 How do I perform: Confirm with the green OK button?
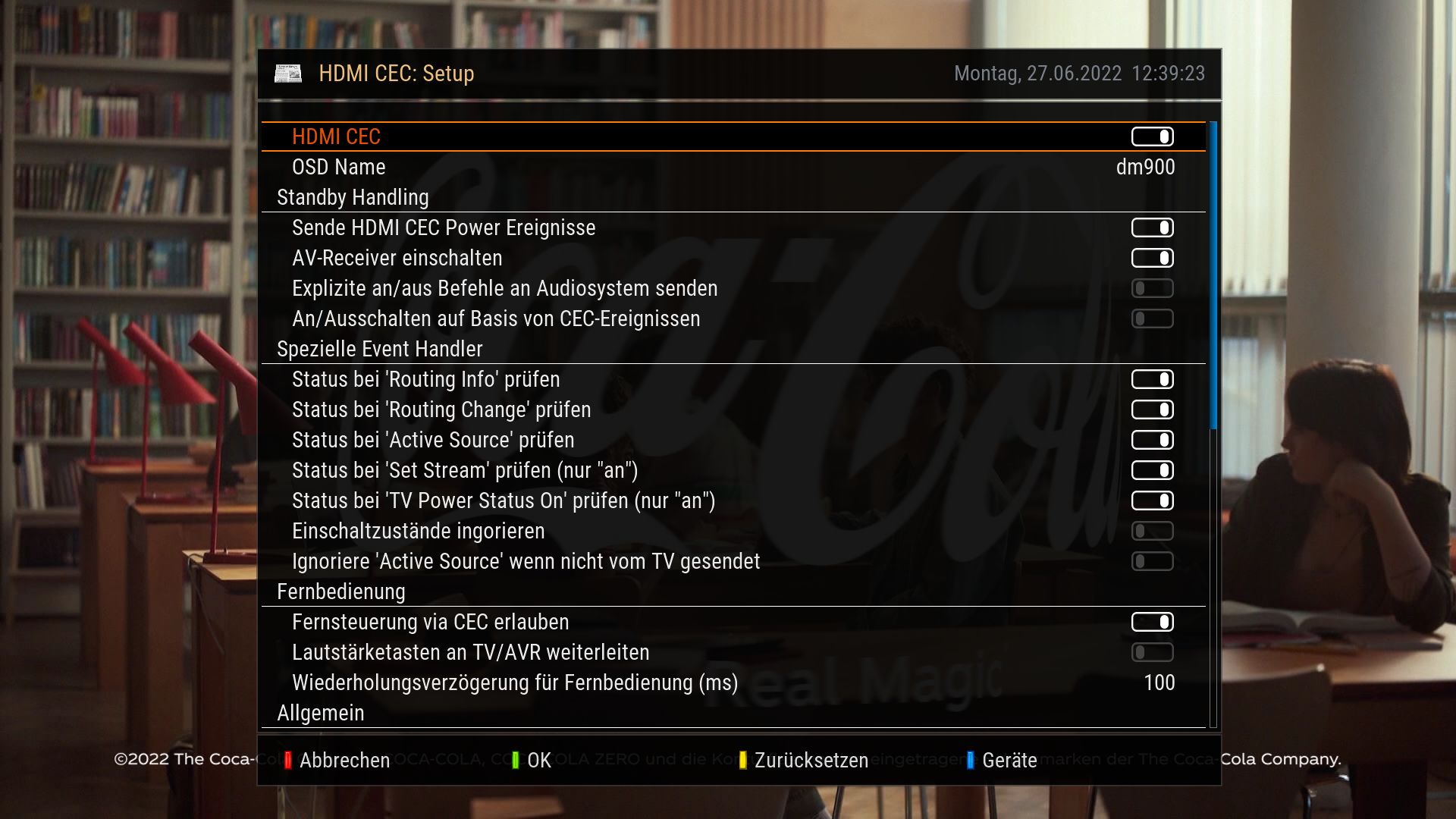click(532, 760)
